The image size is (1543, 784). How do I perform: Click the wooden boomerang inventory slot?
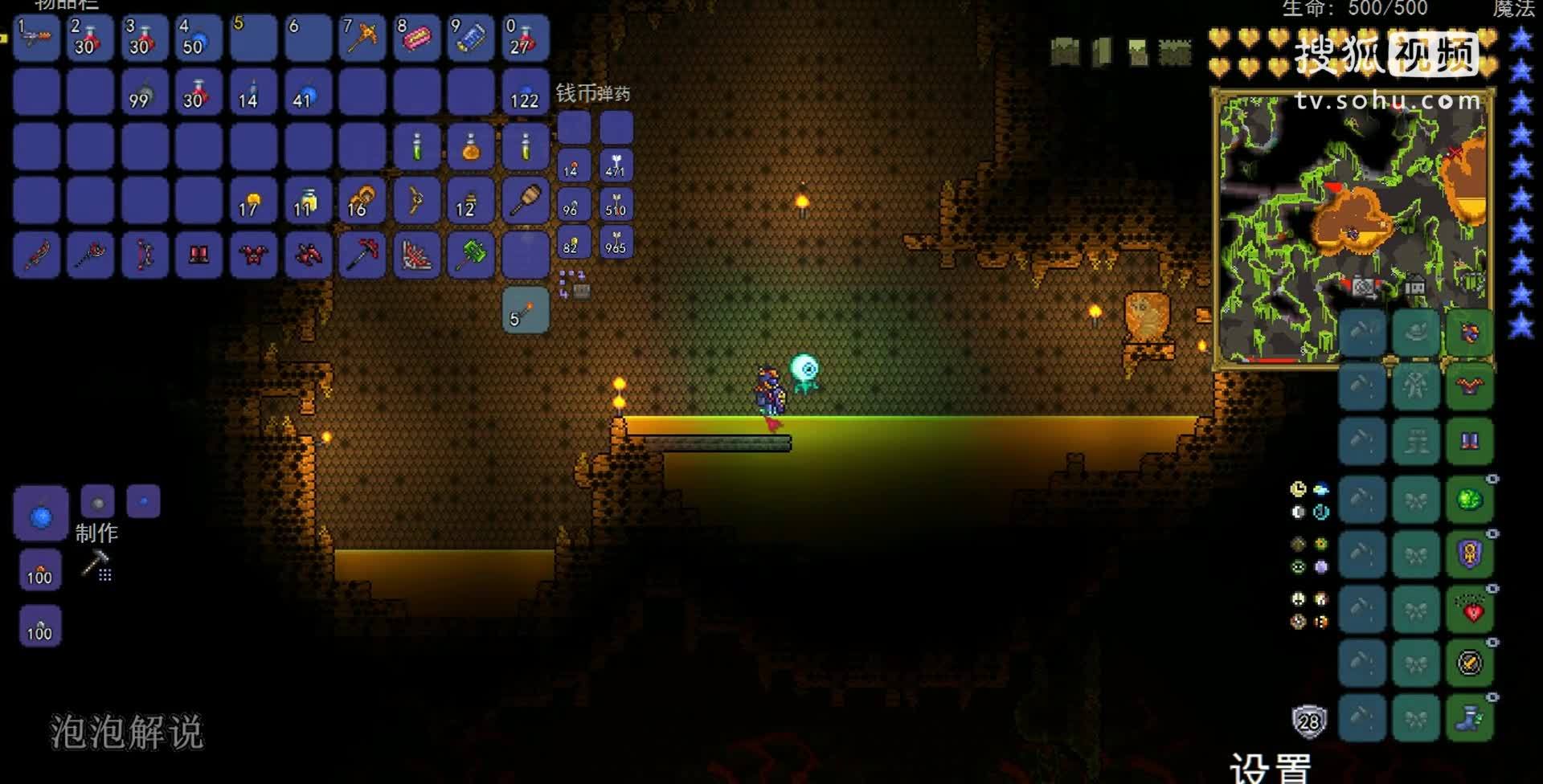(x=417, y=201)
